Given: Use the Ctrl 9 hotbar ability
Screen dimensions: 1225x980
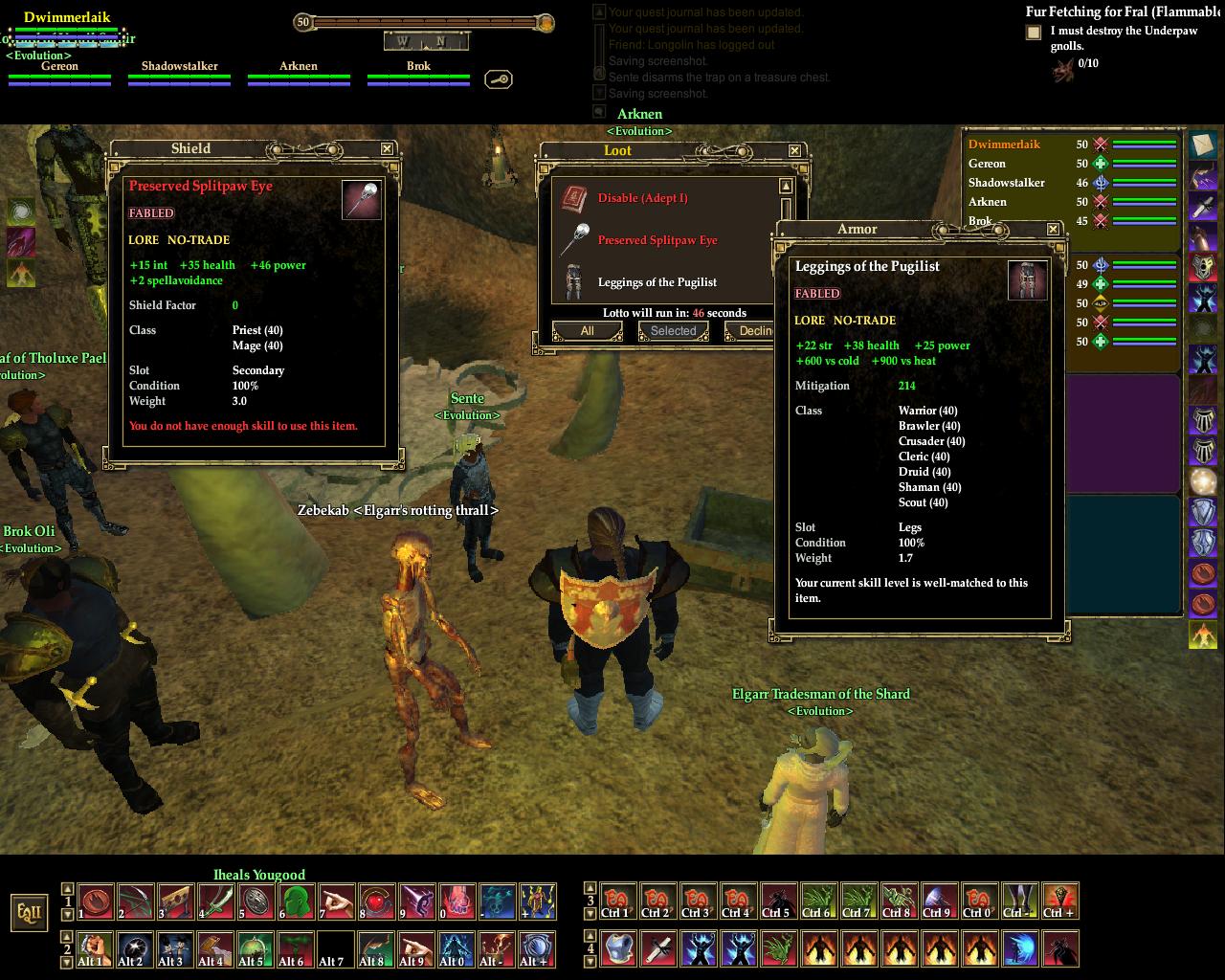Looking at the screenshot, I should (938, 902).
